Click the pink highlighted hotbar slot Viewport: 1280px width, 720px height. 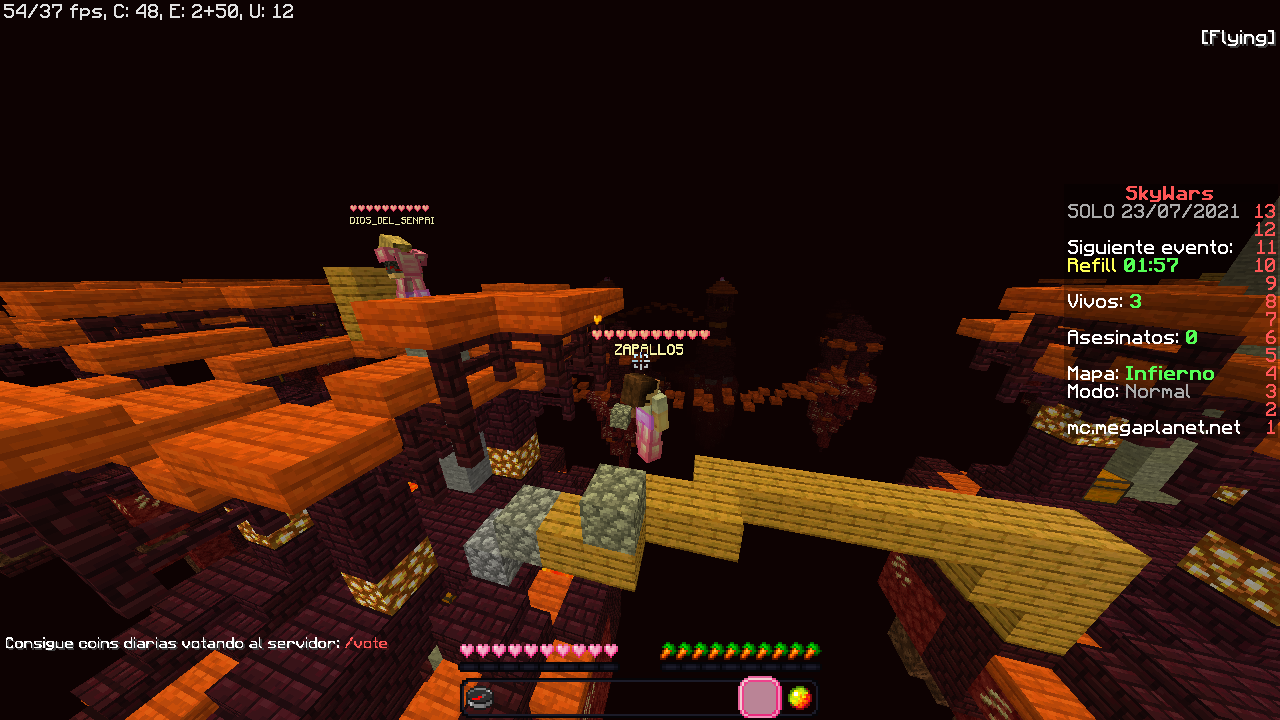(x=759, y=698)
